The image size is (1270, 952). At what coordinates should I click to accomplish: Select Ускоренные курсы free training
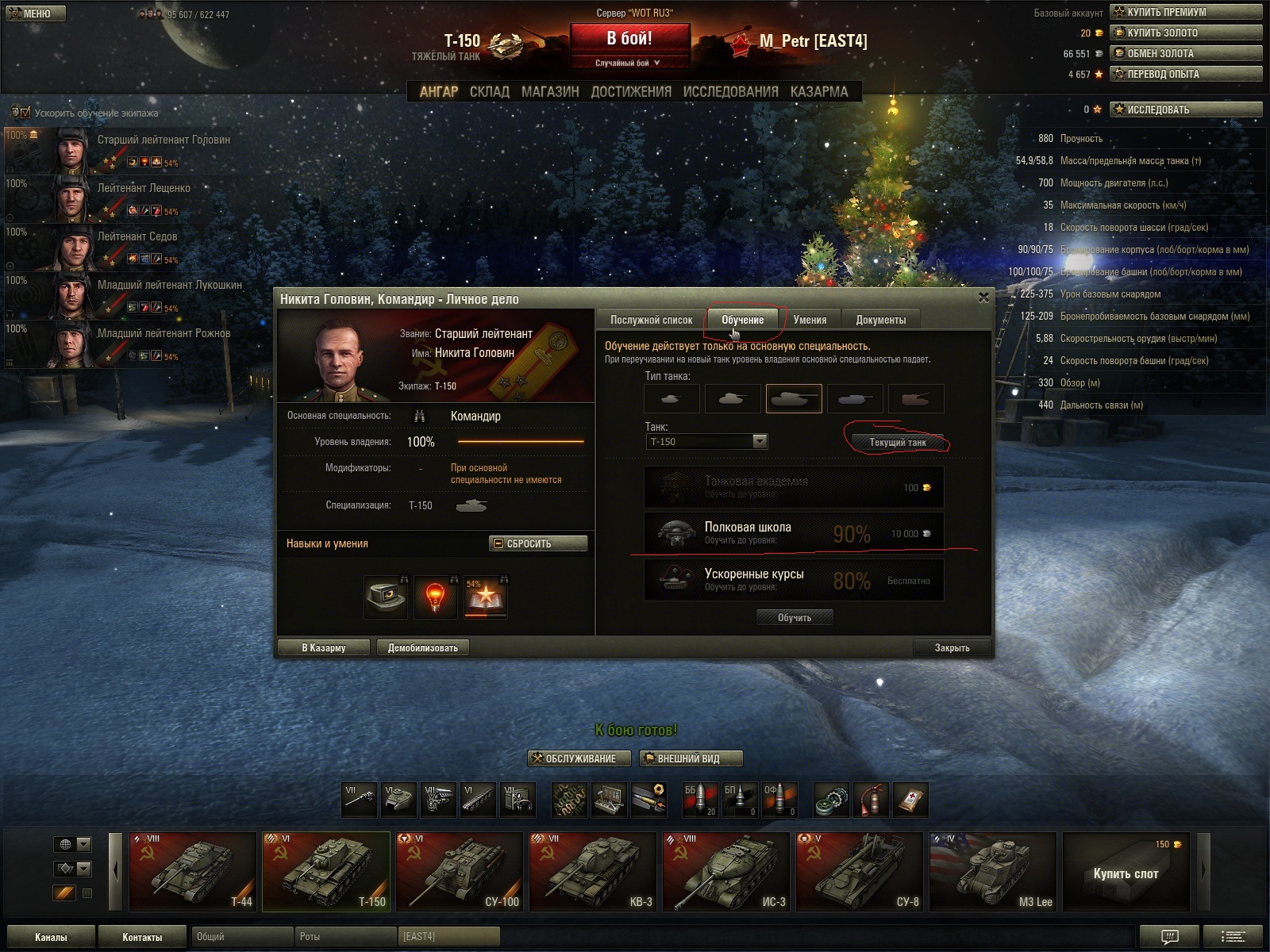pos(794,580)
